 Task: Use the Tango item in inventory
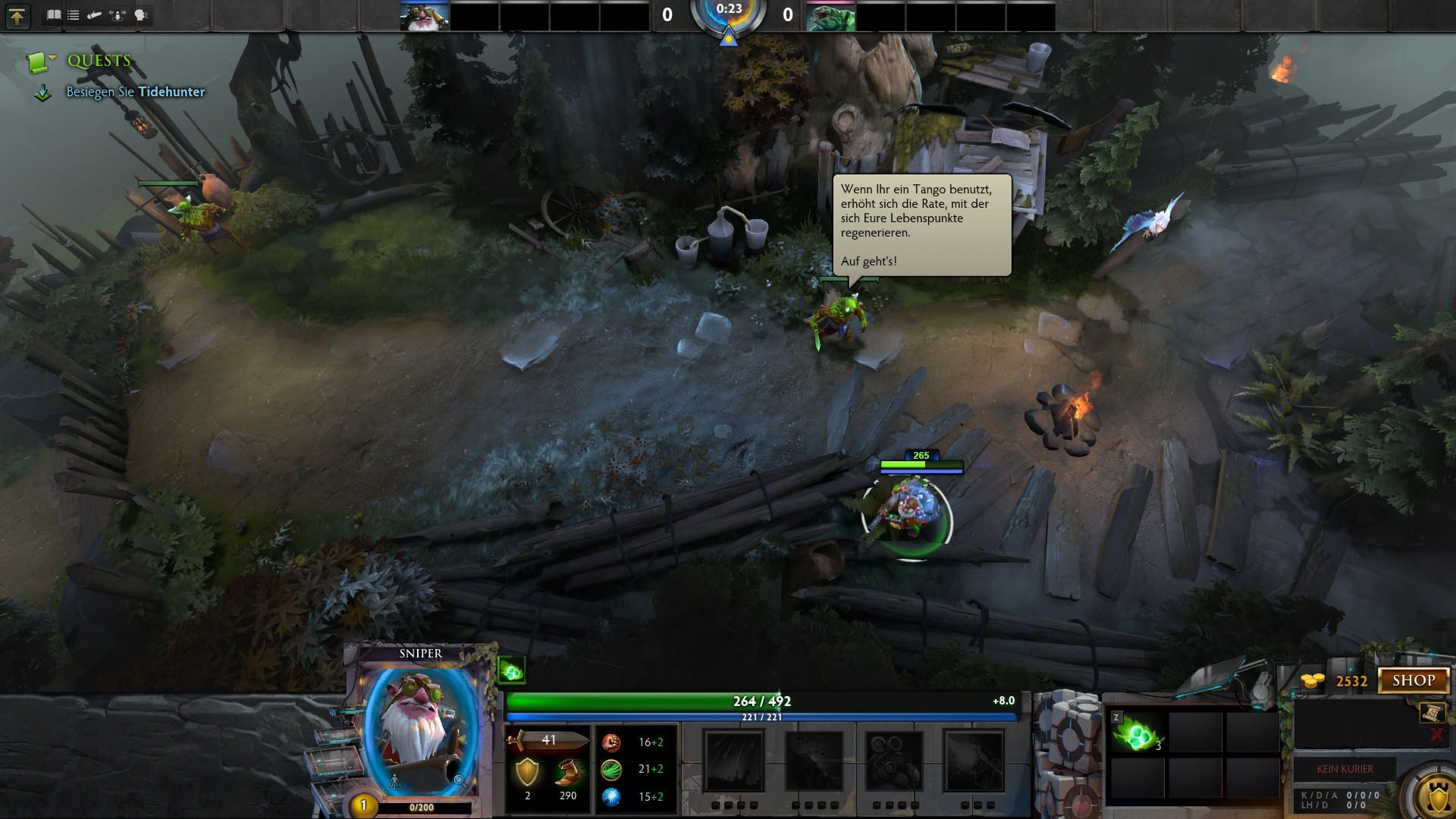coord(1137,734)
